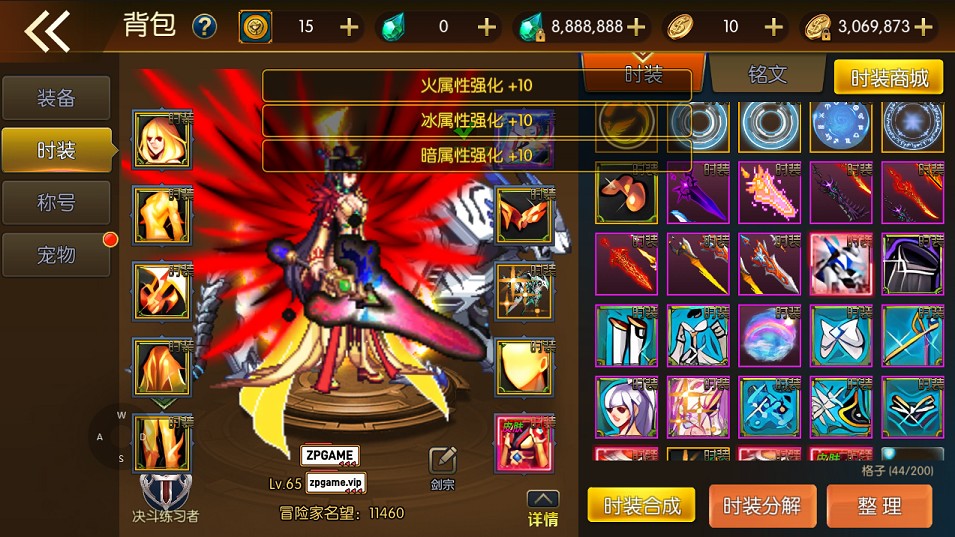Image resolution: width=955 pixels, height=537 pixels.
Task: Add gold using the plus beside 3,069,873
Action: click(924, 27)
